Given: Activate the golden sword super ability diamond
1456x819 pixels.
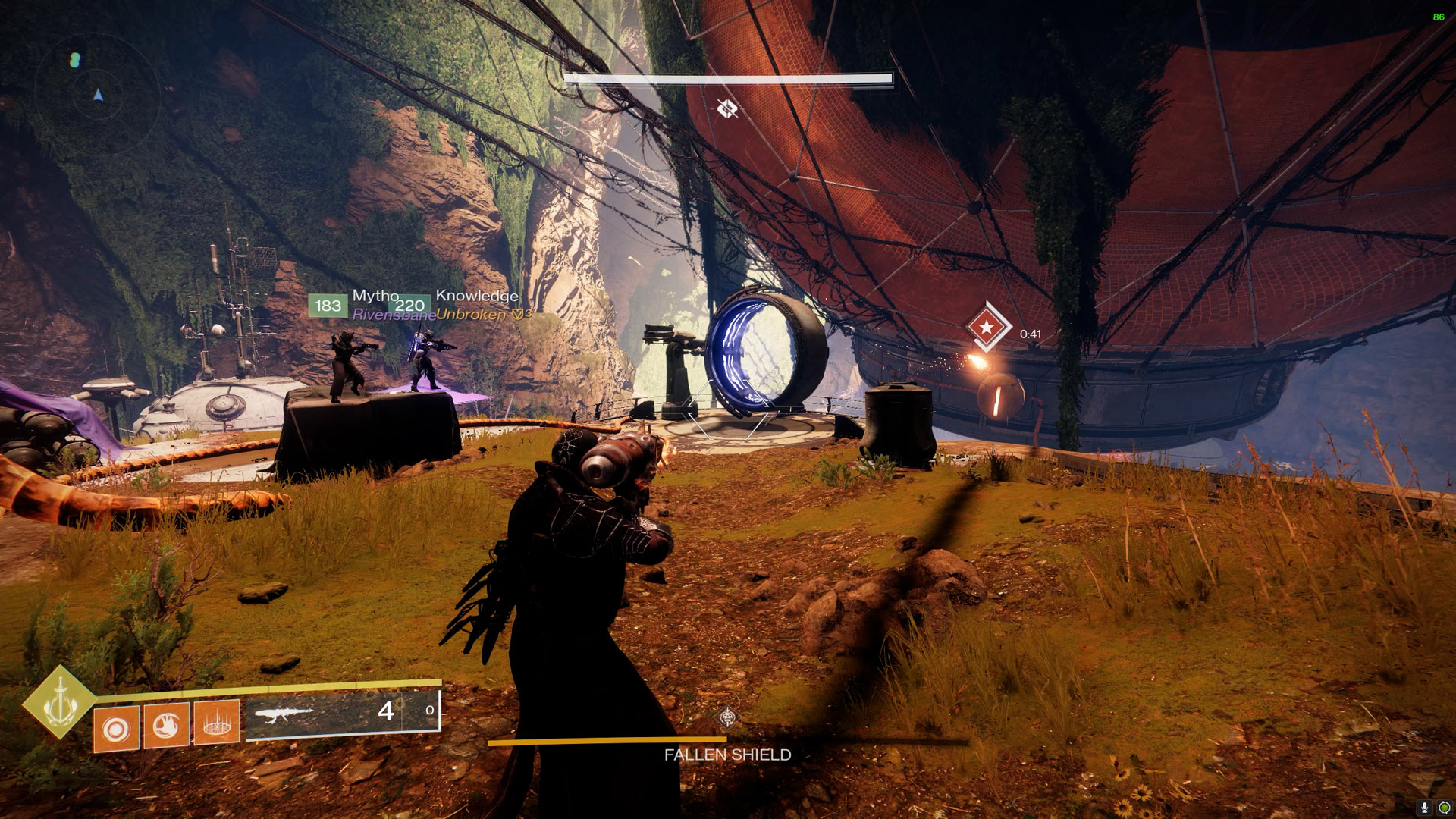Looking at the screenshot, I should click(x=59, y=702).
